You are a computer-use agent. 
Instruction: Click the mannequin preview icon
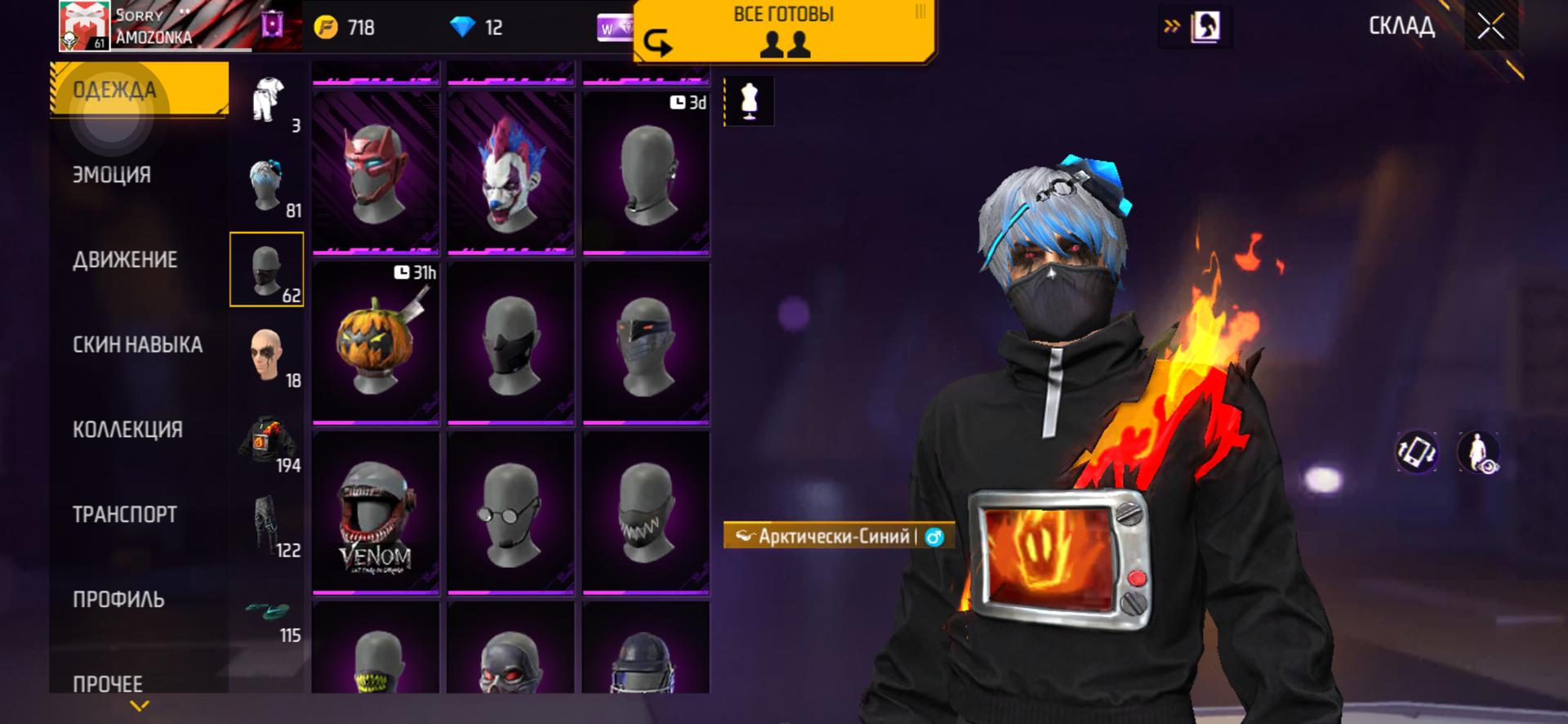[x=749, y=101]
